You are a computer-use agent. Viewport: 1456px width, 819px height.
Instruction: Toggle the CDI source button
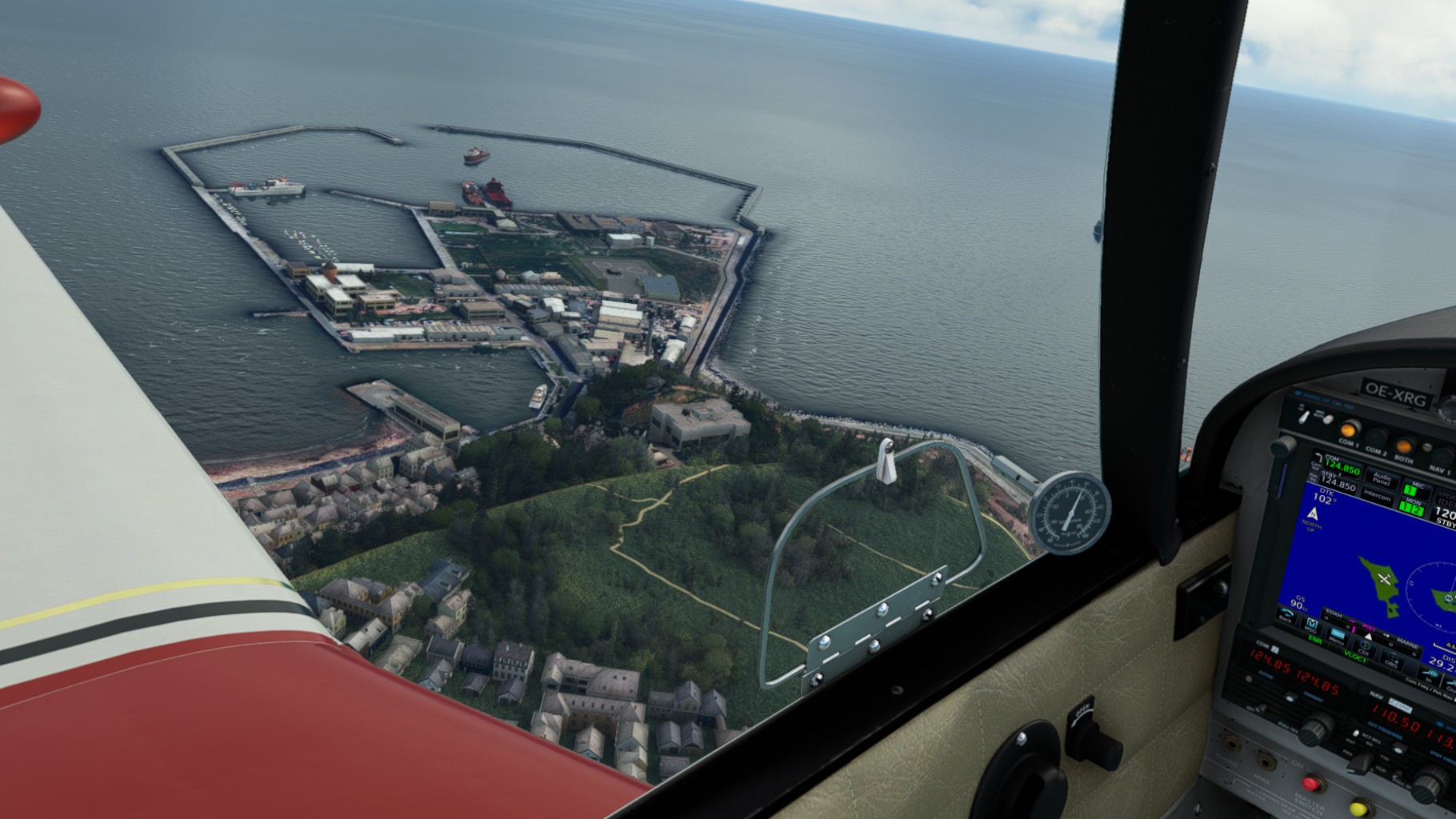click(x=1365, y=646)
